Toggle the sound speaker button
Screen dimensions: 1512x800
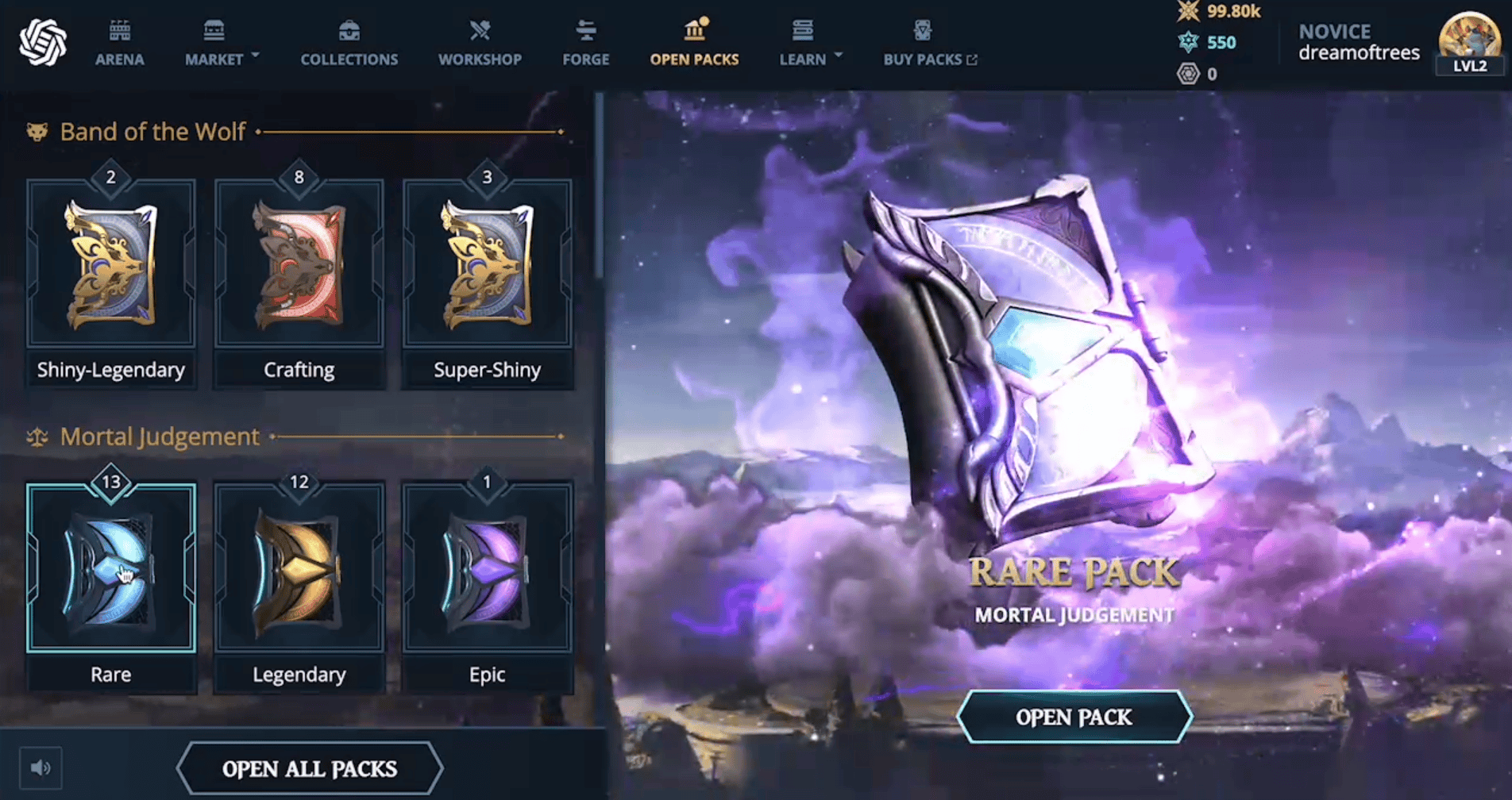[x=40, y=767]
